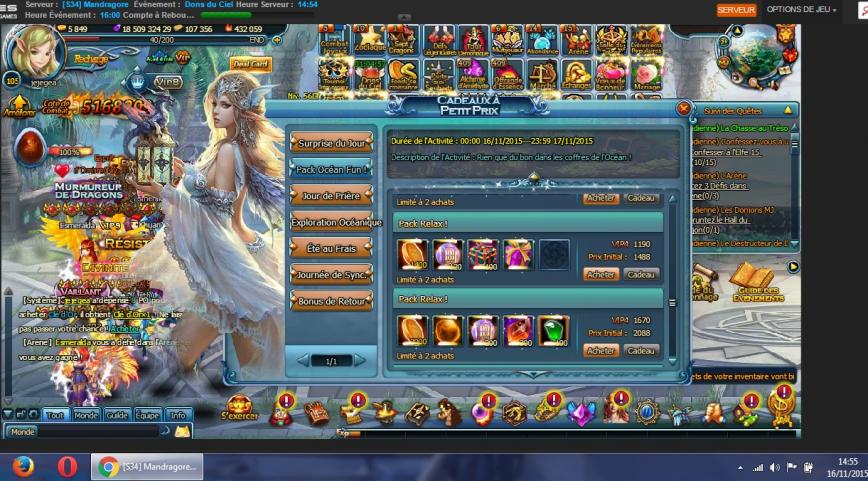Gift the 1670 Pack Relax with Cadeau
The width and height of the screenshot is (868, 481).
[x=641, y=351]
